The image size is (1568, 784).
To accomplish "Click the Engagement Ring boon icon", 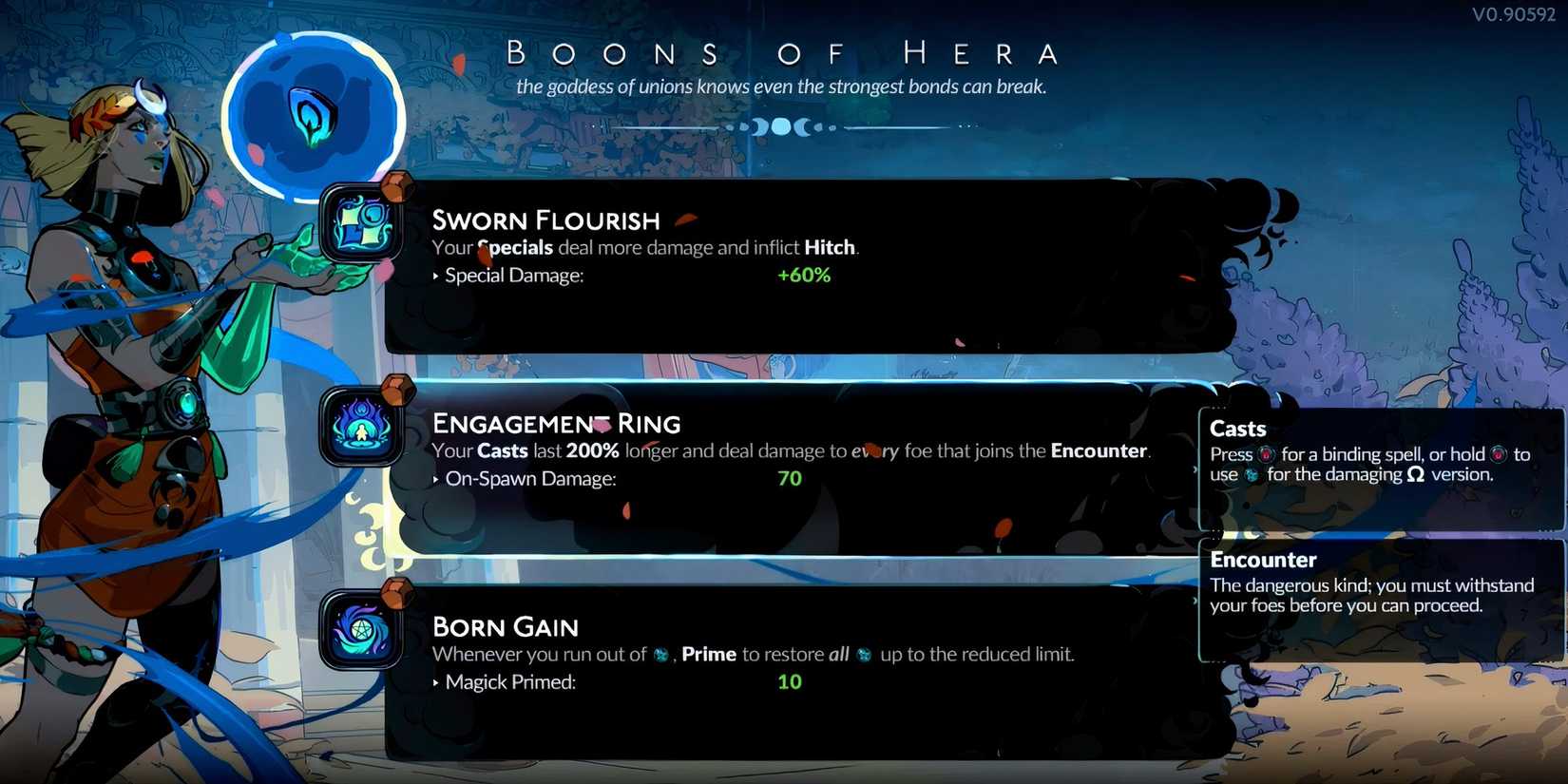I will click(x=361, y=430).
